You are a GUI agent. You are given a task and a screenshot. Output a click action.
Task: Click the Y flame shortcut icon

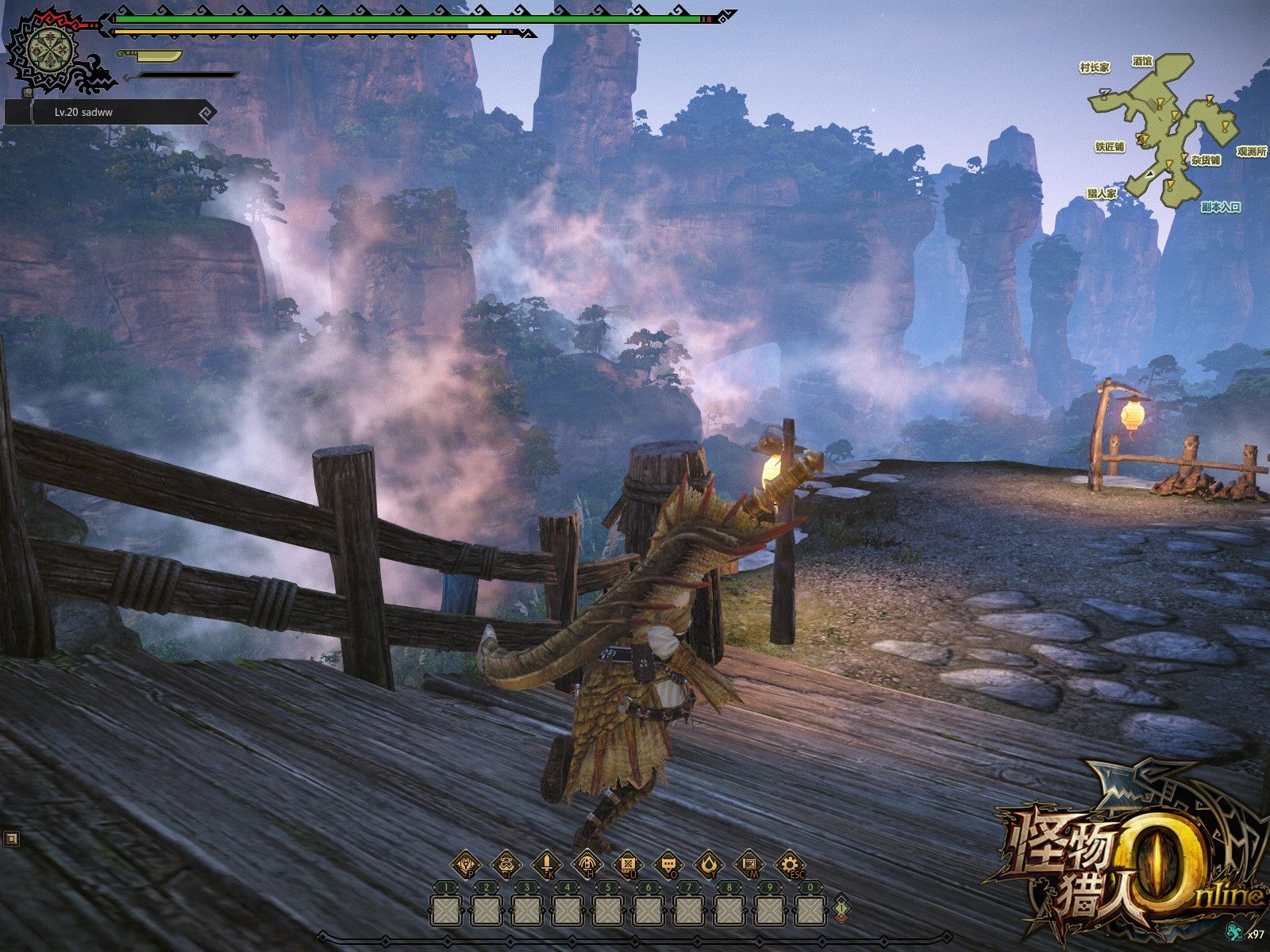tap(710, 865)
